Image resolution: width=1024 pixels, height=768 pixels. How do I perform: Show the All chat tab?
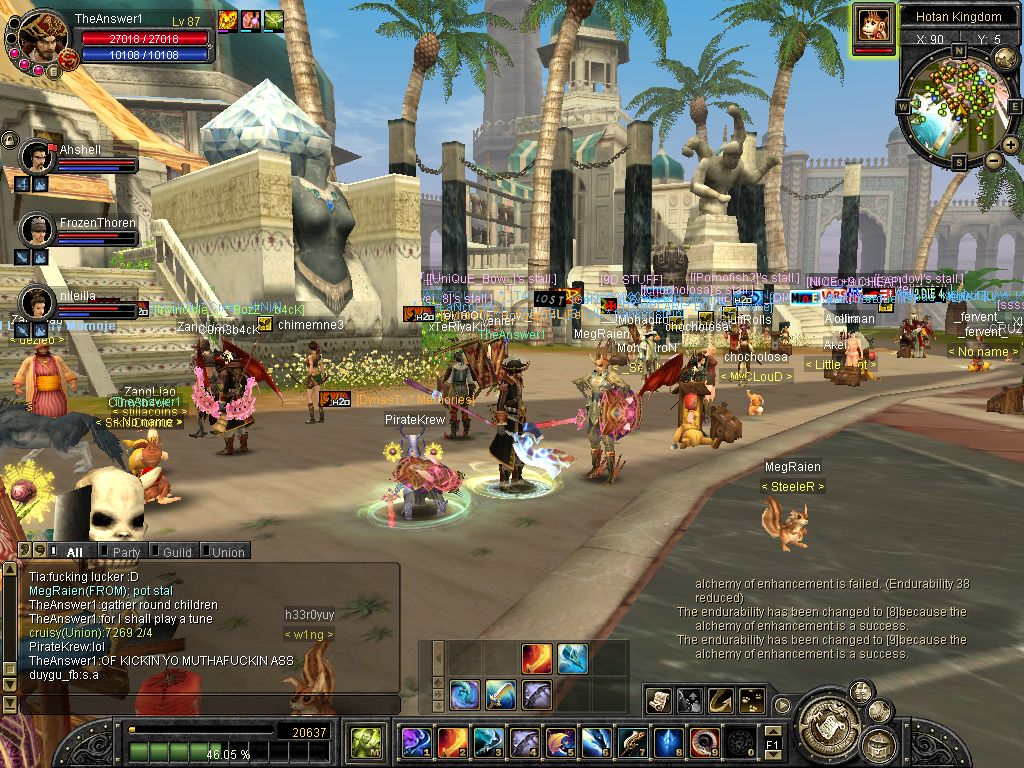pos(72,552)
